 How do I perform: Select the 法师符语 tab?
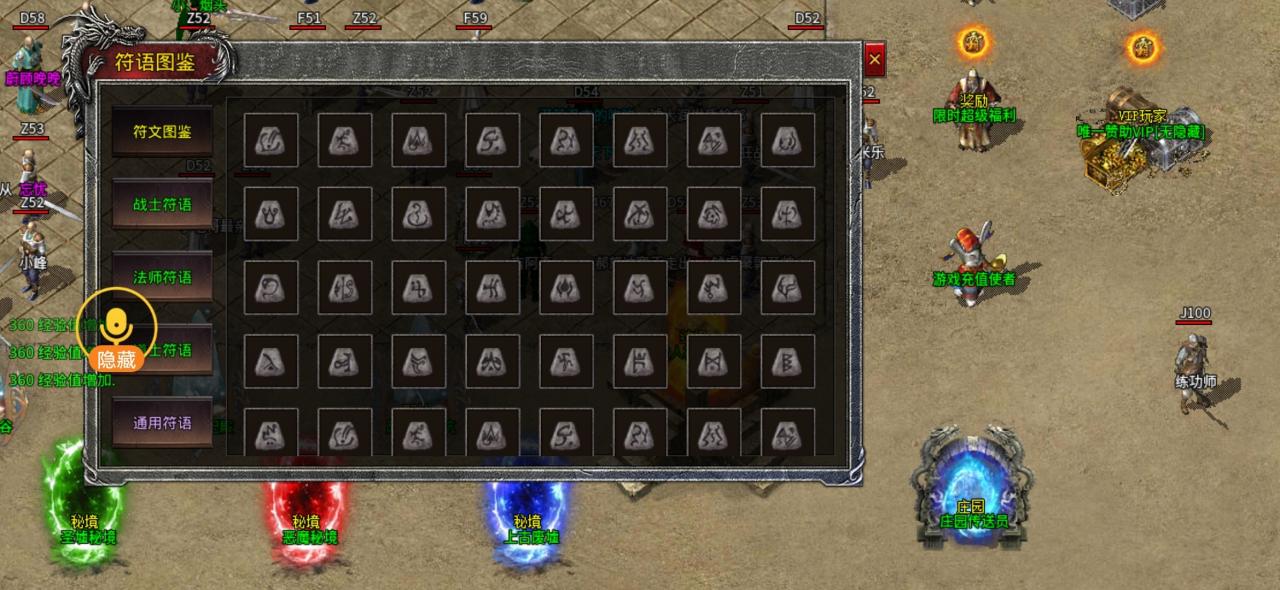point(162,277)
